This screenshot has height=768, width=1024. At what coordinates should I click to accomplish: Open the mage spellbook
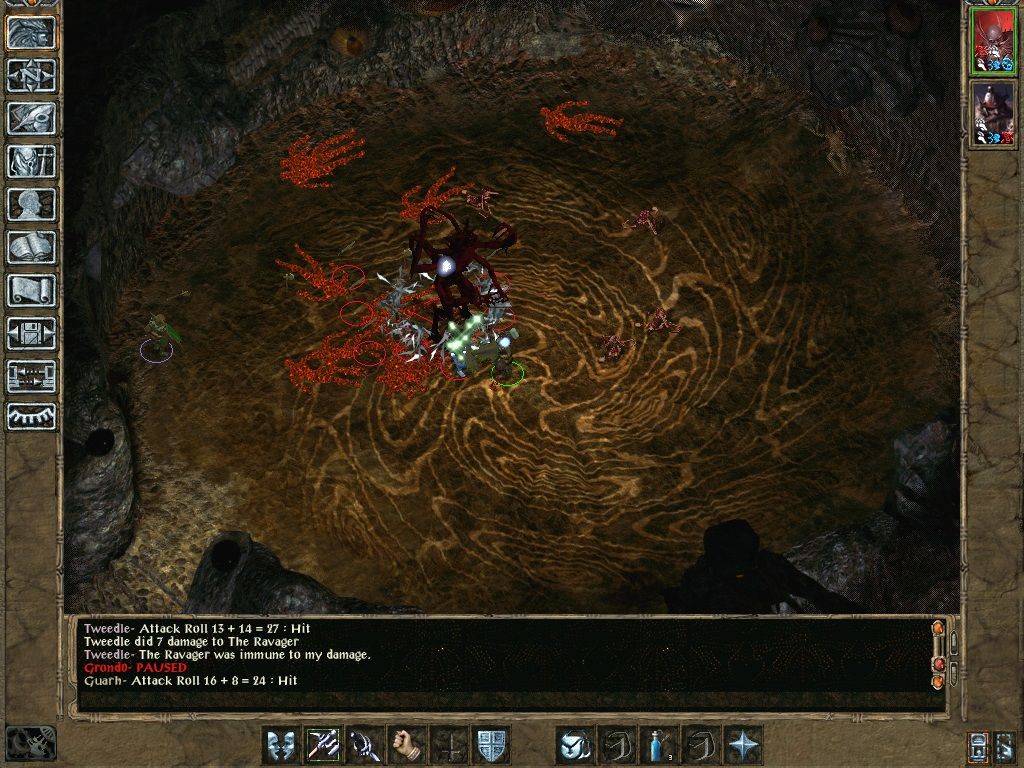point(31,247)
